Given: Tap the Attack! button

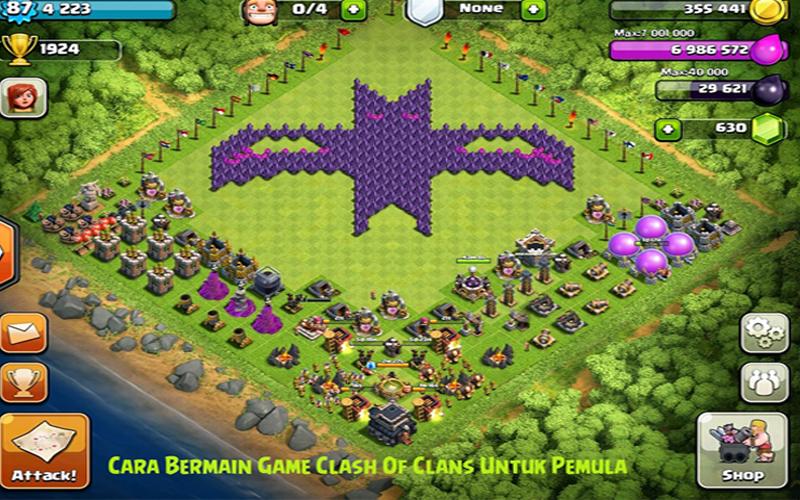Looking at the screenshot, I should pyautogui.click(x=43, y=450).
